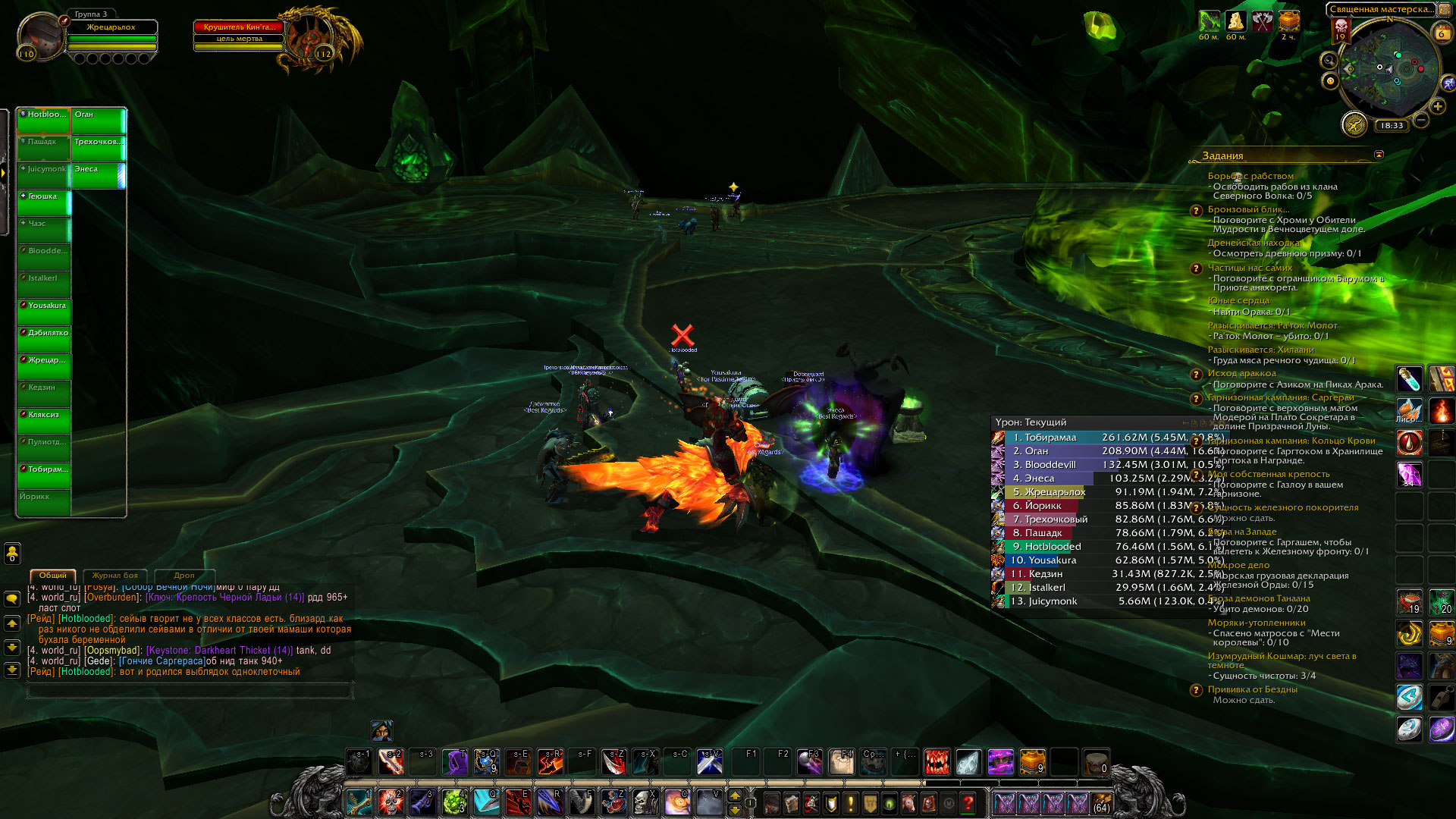This screenshot has height=819, width=1456.
Task: Open the minimap tracking magnifier button
Action: click(x=1329, y=61)
